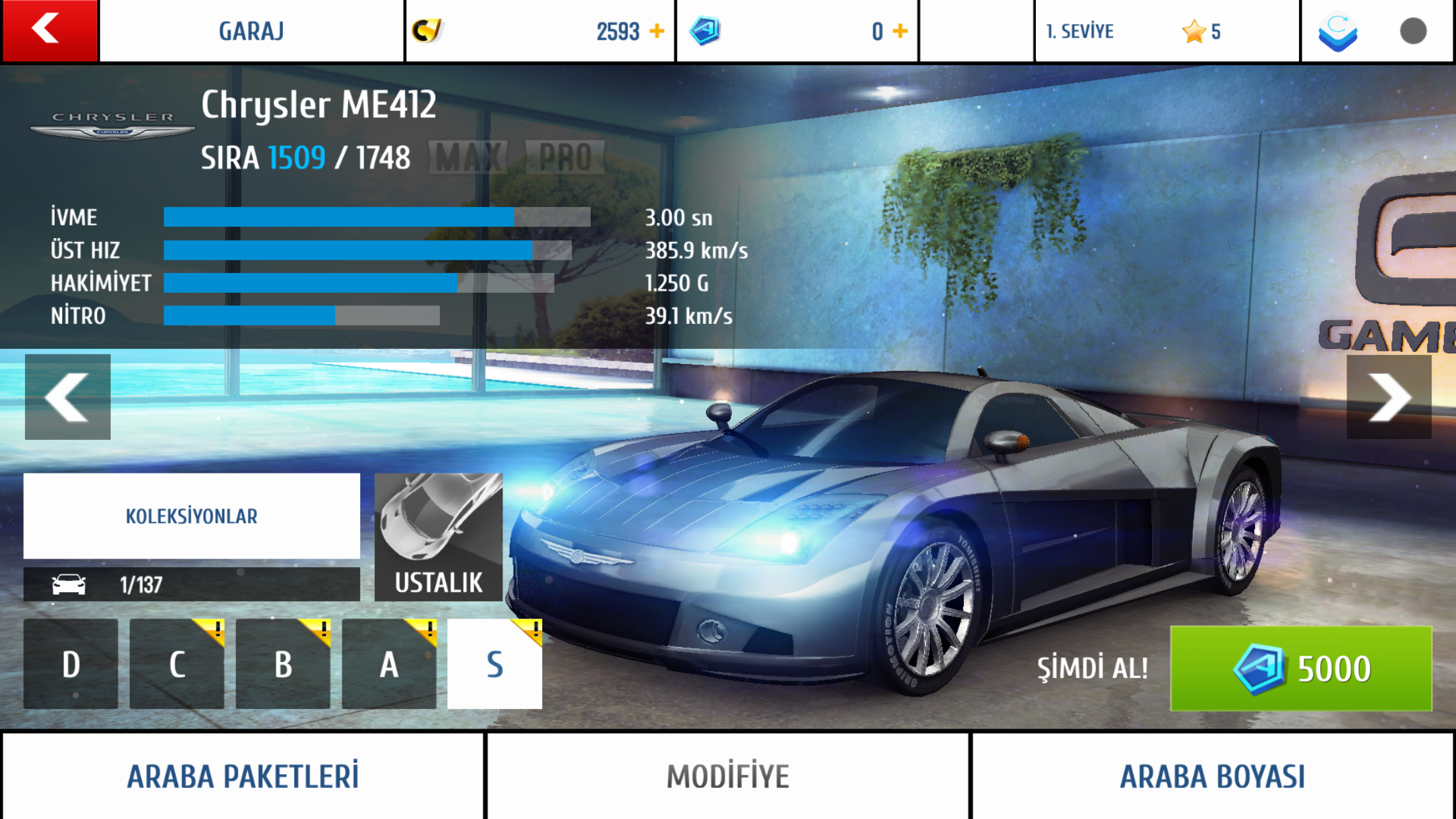This screenshot has height=819, width=1456.
Task: Tap the blue cloud sync icon
Action: point(1337,32)
